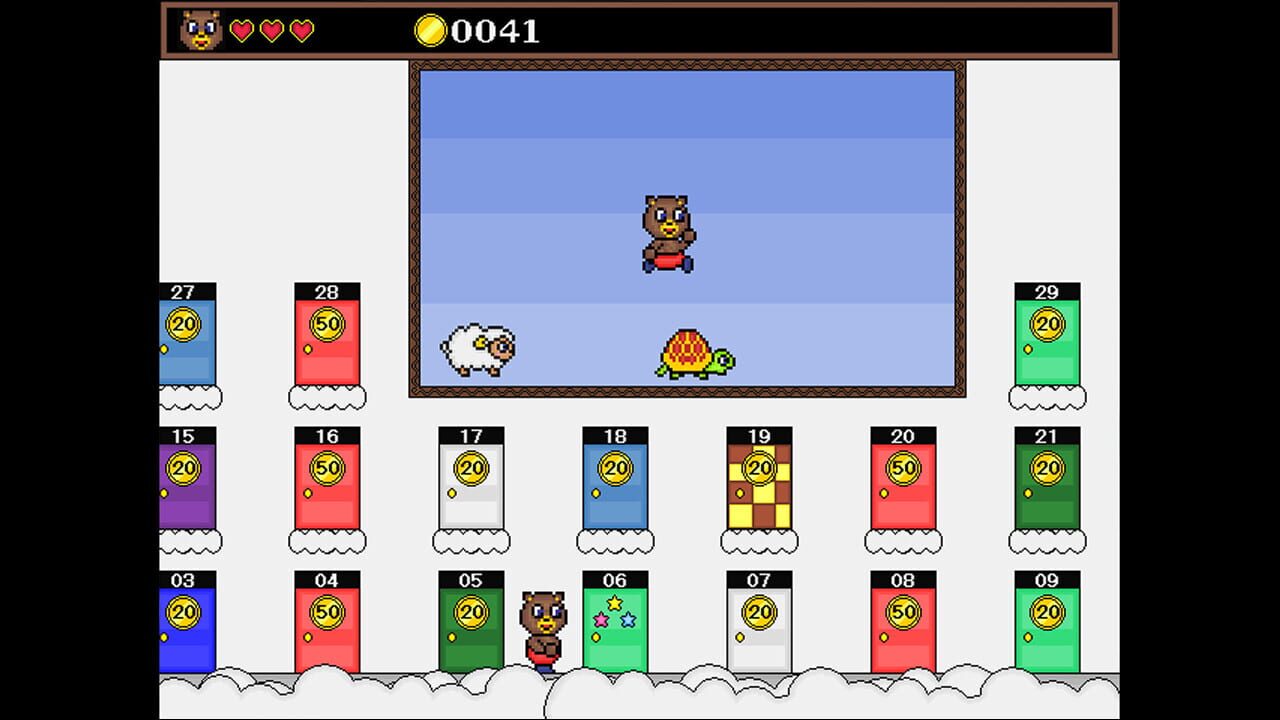Open door 19 with the checkered pattern

760,485
